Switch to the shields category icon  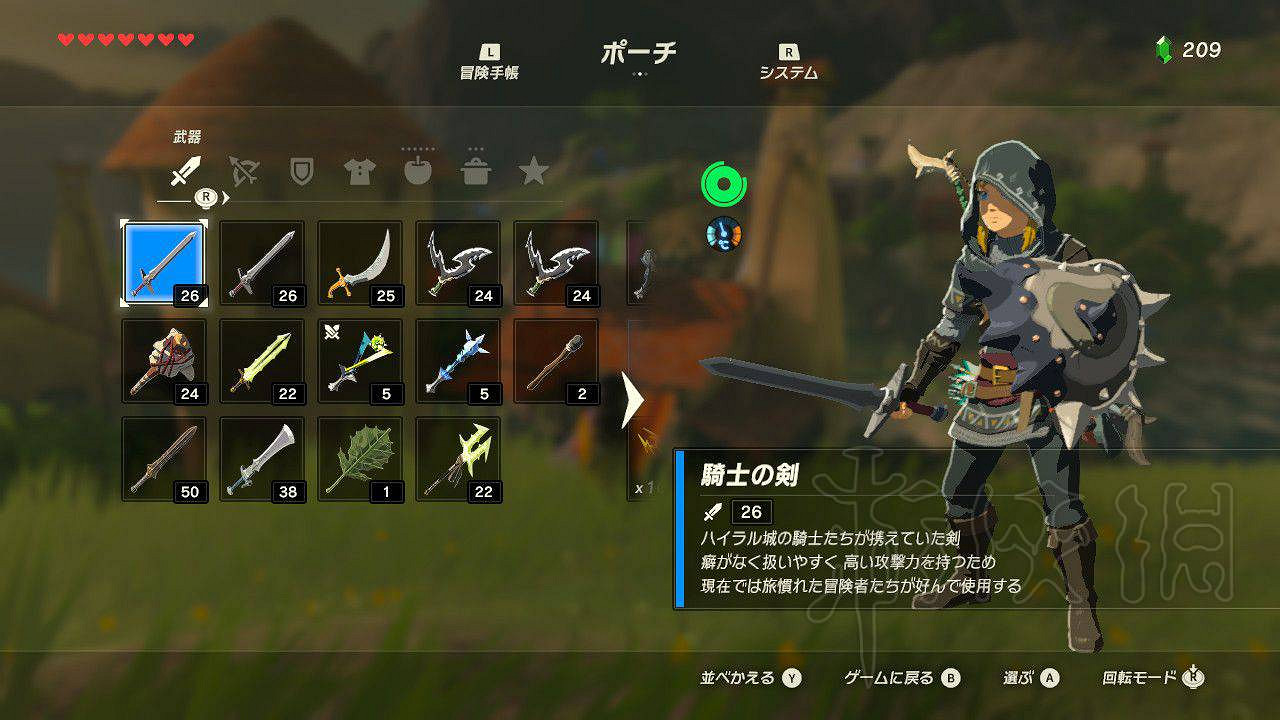pos(301,172)
